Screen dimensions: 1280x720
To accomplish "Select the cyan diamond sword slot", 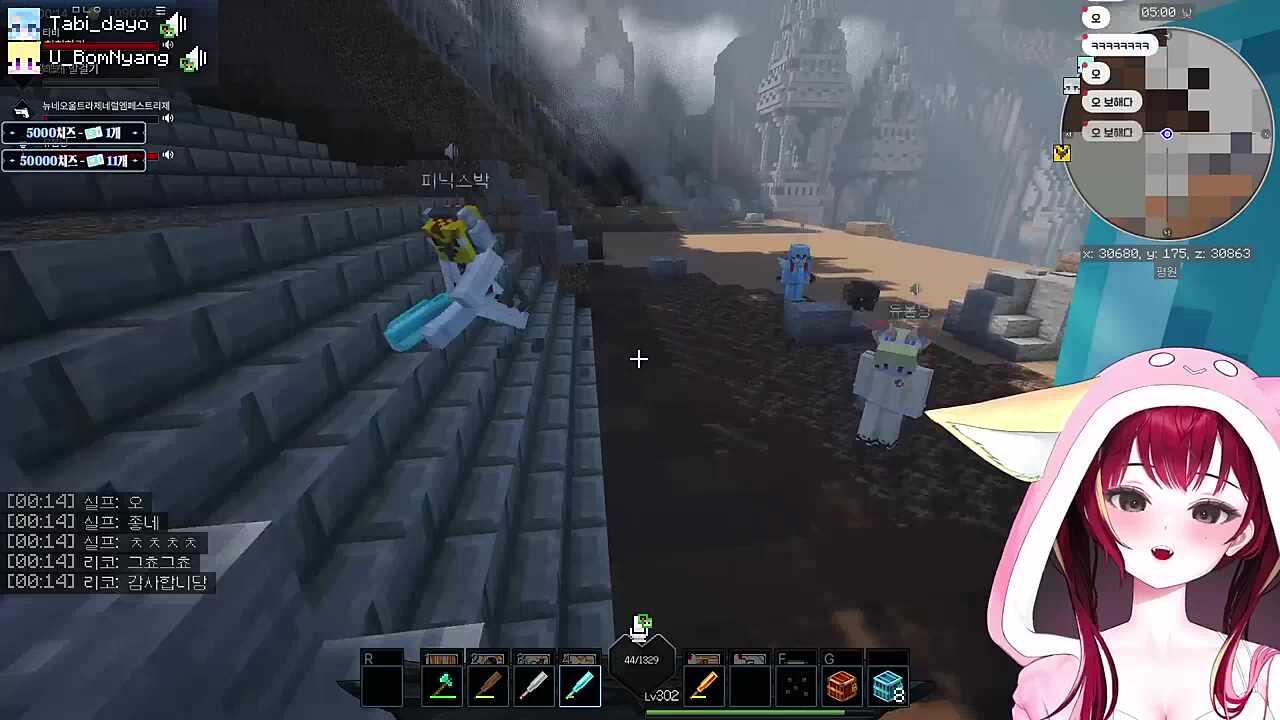I will [x=580, y=686].
